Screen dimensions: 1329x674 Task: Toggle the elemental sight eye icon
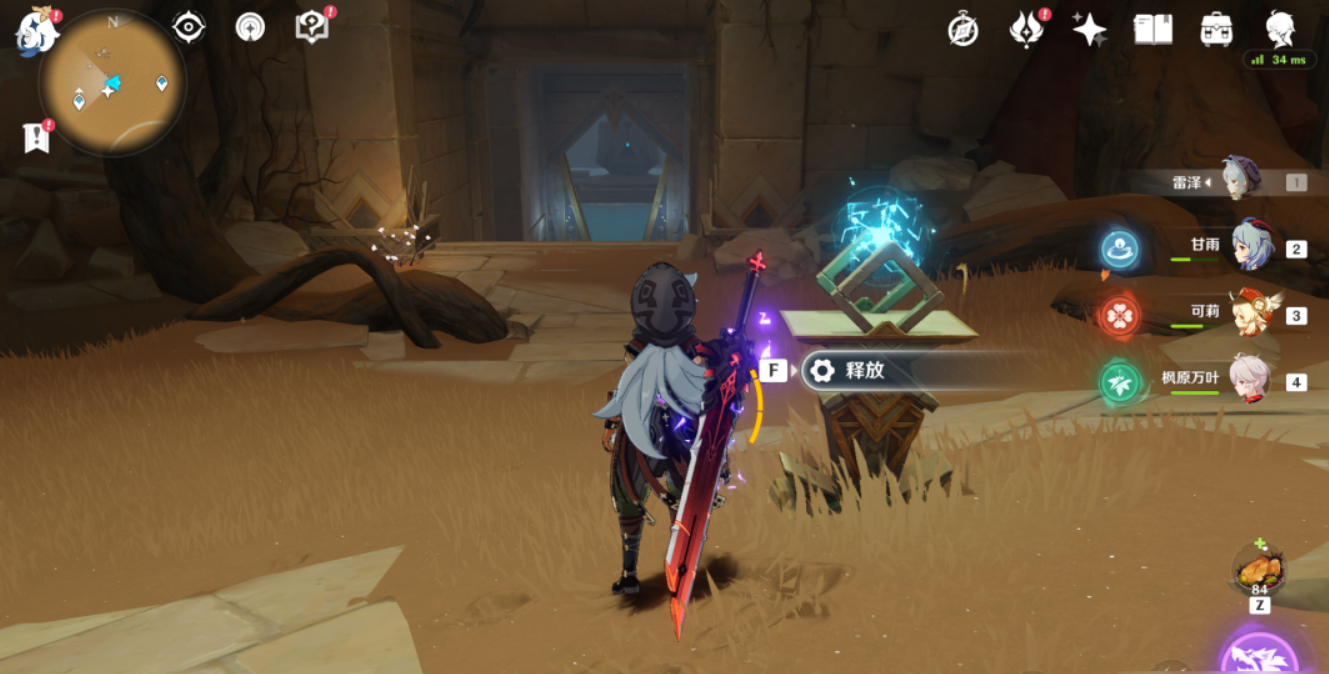click(x=189, y=27)
